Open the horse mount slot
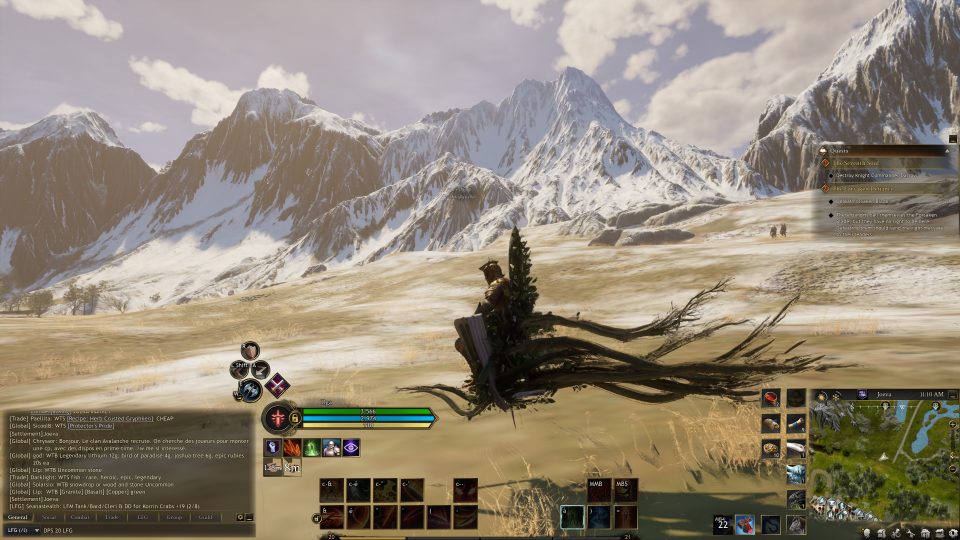This screenshot has width=960, height=540. pos(796,524)
